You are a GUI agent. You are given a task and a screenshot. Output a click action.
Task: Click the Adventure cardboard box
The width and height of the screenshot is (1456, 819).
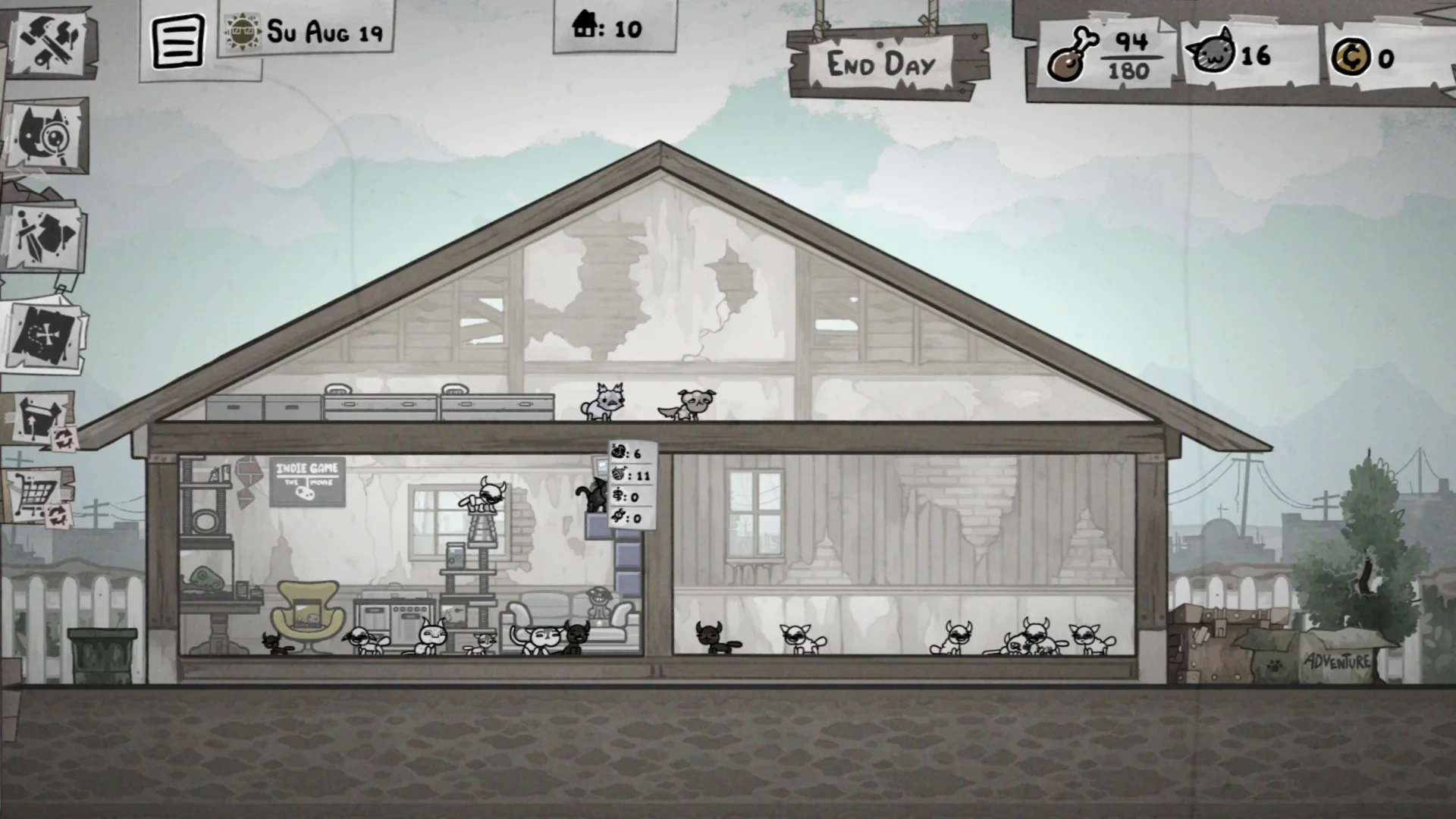pos(1335,658)
